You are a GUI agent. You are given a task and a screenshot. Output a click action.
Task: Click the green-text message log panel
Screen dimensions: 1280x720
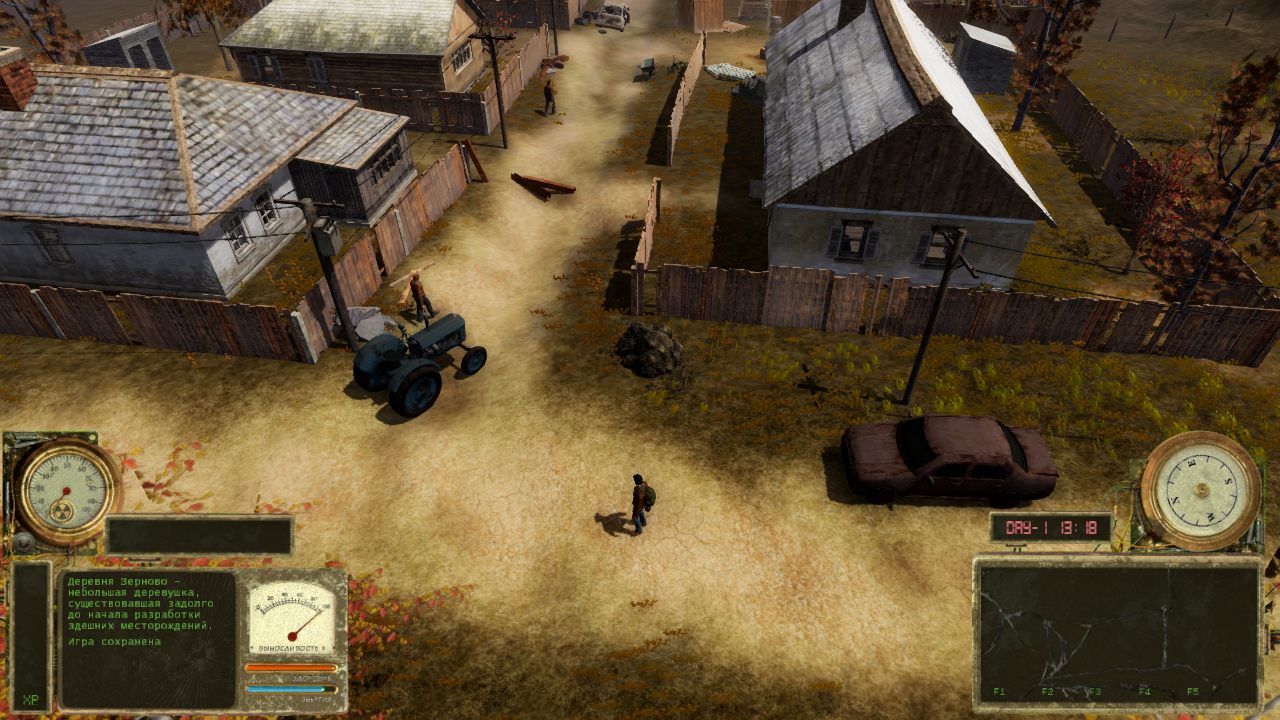(x=147, y=638)
